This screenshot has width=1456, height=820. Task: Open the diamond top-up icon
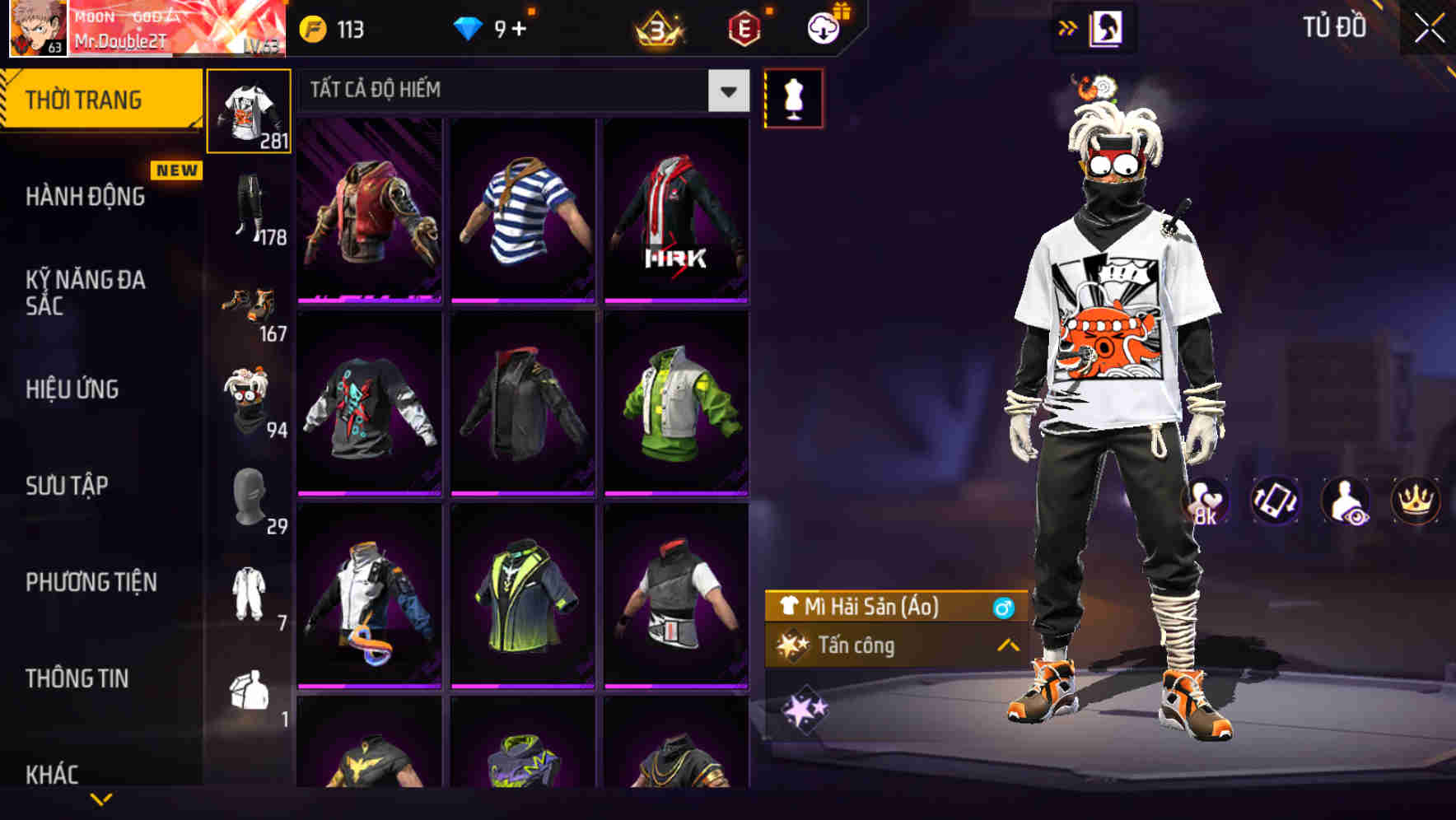pyautogui.click(x=471, y=27)
